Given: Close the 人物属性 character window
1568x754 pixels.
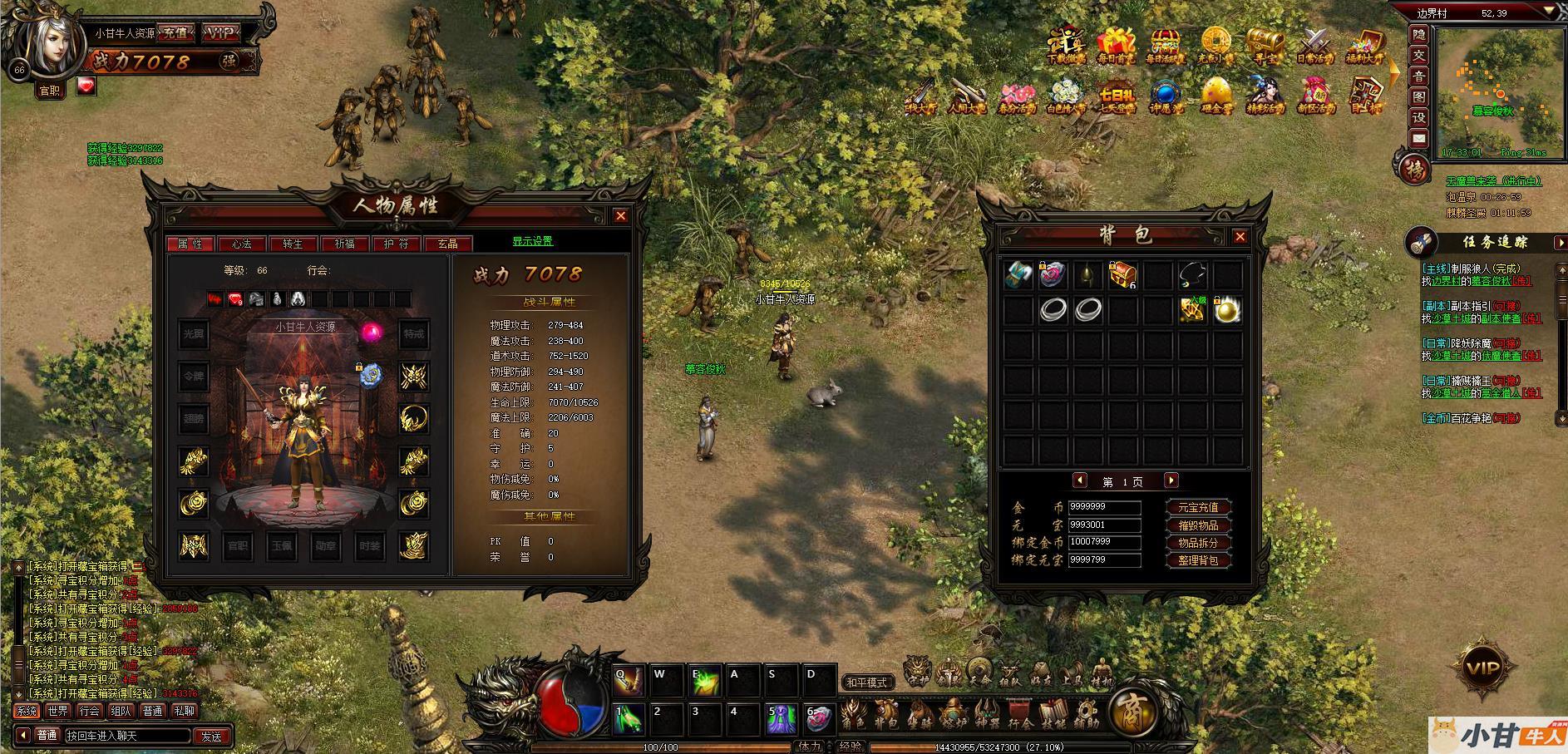Looking at the screenshot, I should pos(620,216).
